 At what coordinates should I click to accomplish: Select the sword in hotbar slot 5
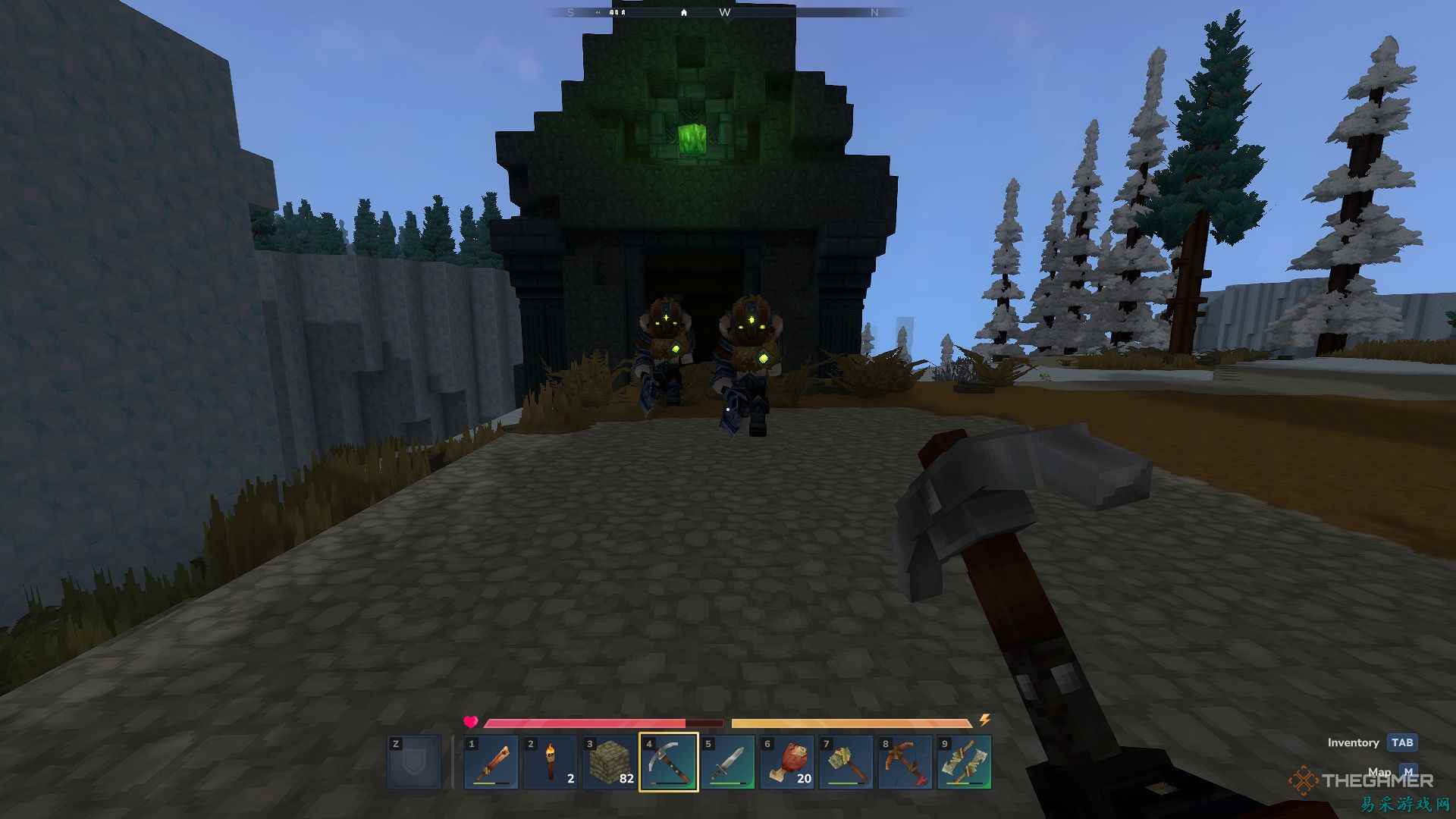pyautogui.click(x=730, y=761)
